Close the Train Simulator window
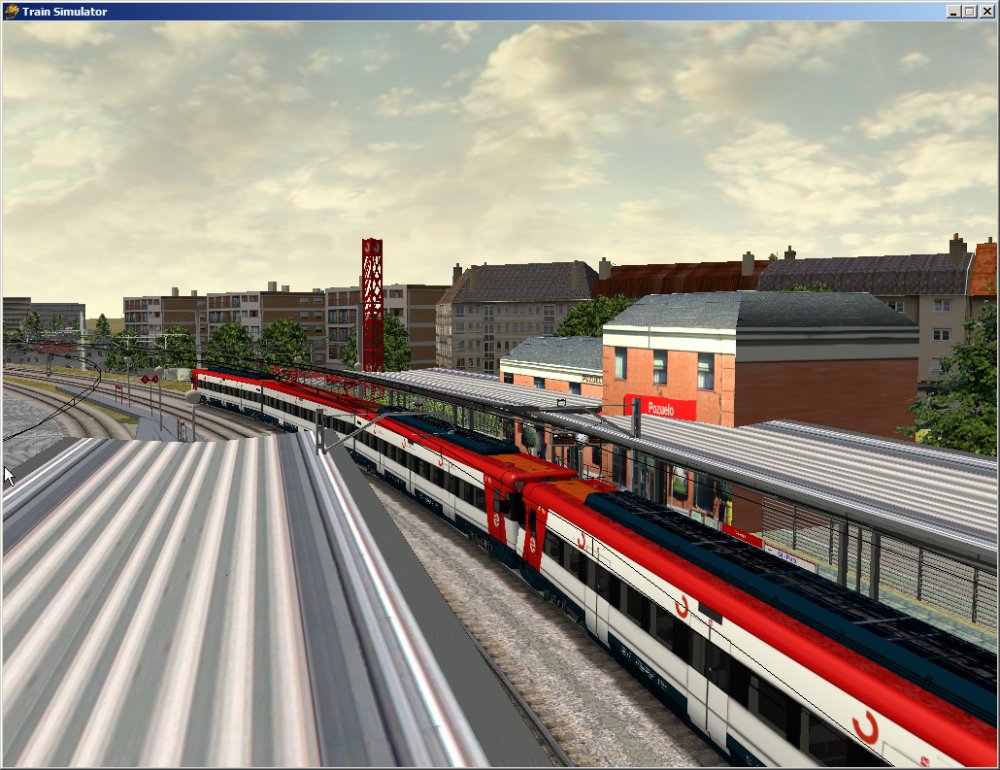The image size is (1000, 770). coord(986,11)
